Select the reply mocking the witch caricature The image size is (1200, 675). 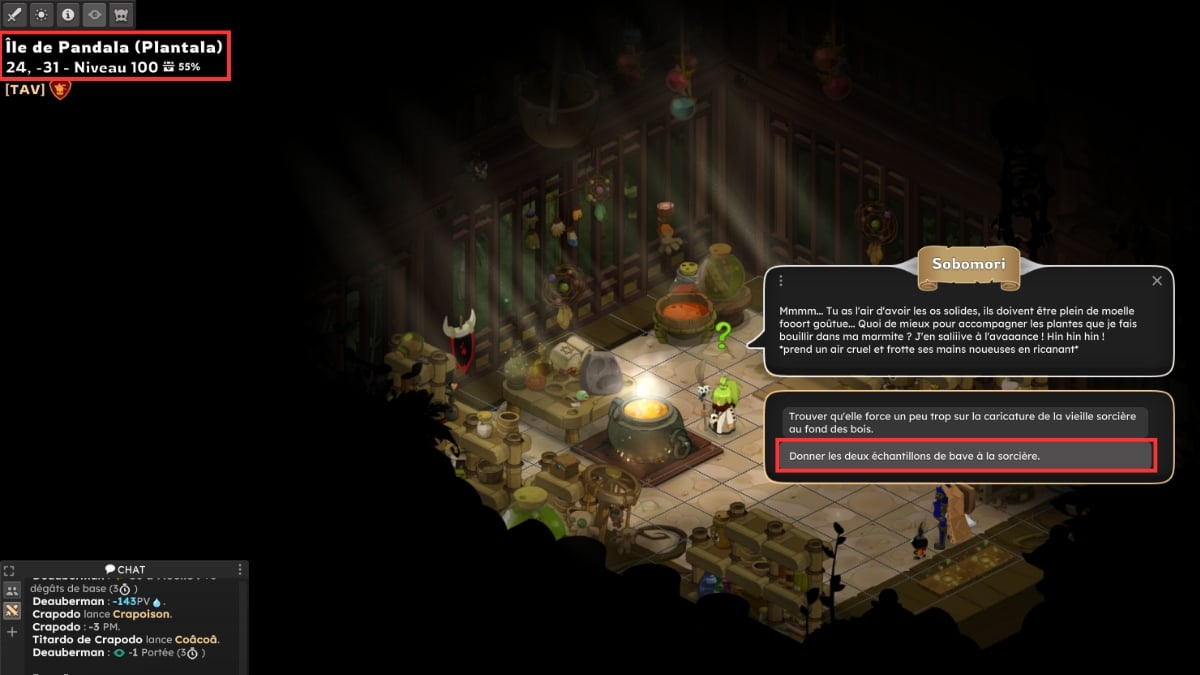pos(965,421)
